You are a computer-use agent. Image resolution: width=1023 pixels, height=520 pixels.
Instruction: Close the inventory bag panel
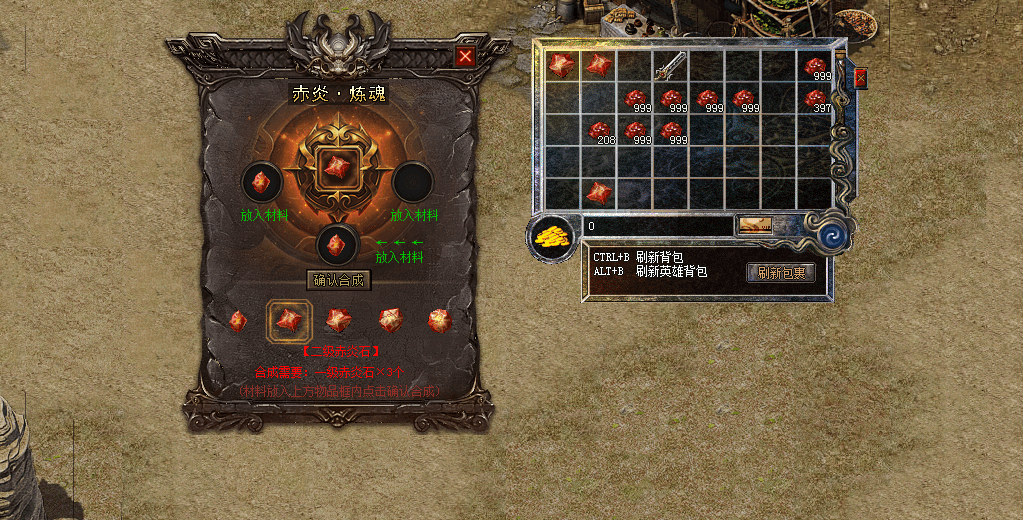(860, 77)
